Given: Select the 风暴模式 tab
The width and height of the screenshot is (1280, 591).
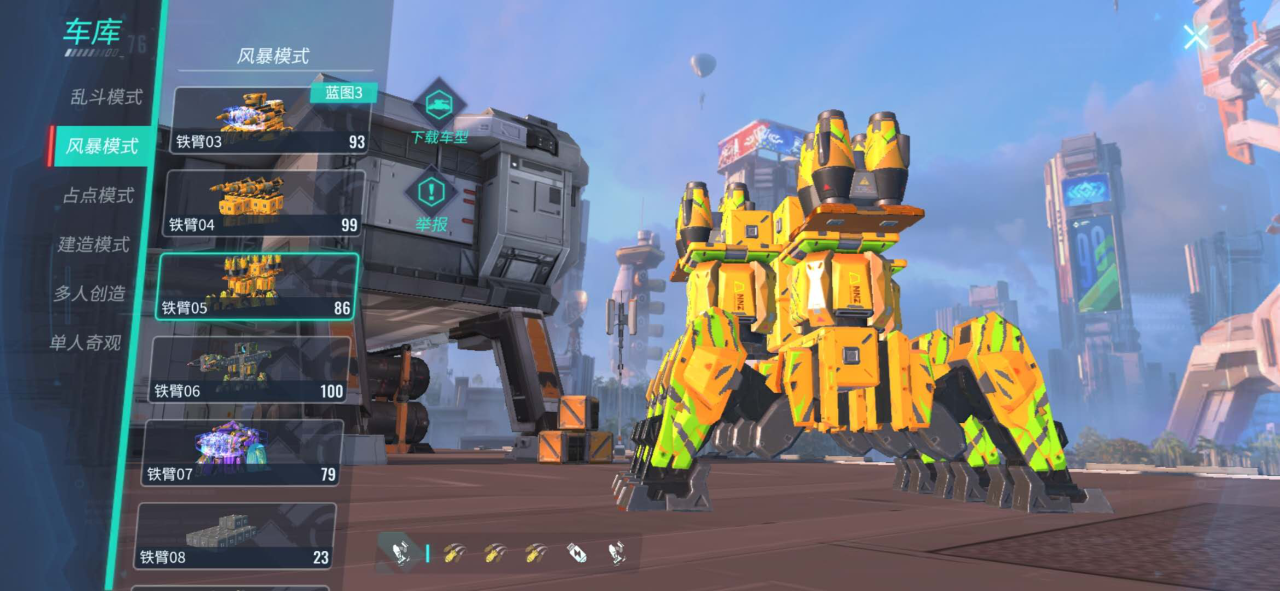Looking at the screenshot, I should (102, 146).
